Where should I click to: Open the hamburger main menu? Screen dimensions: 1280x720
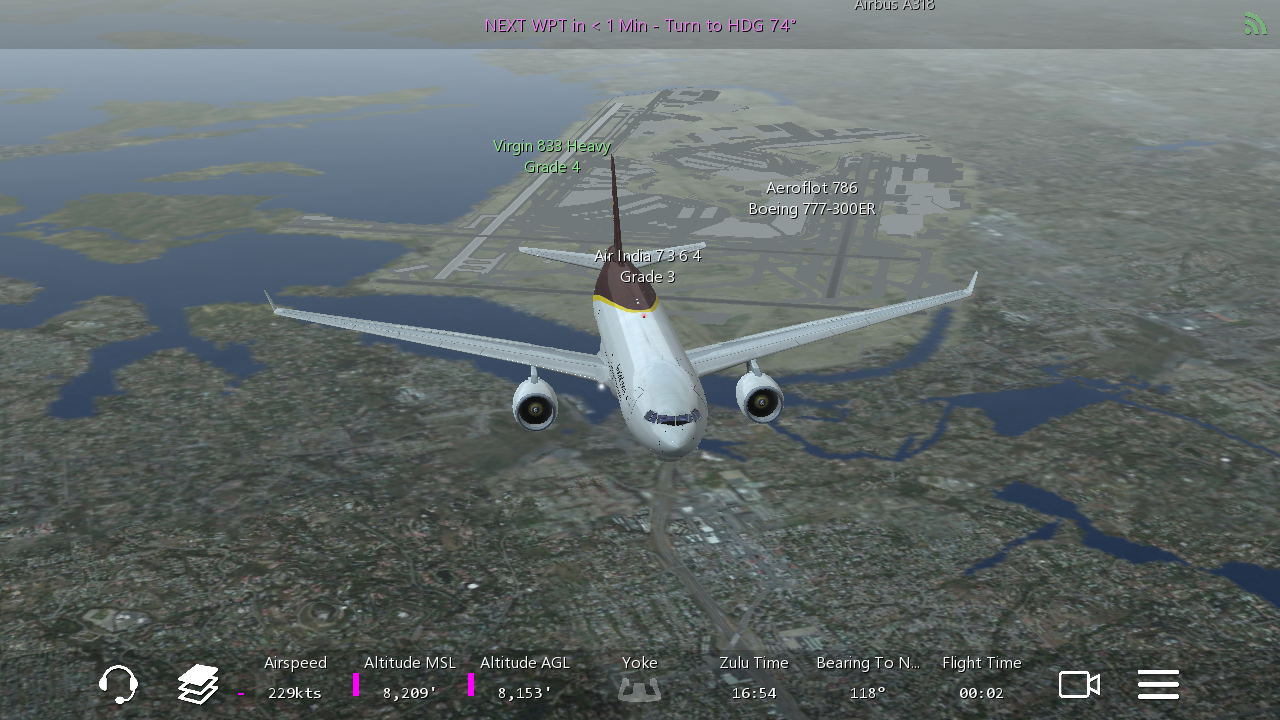(x=1158, y=685)
